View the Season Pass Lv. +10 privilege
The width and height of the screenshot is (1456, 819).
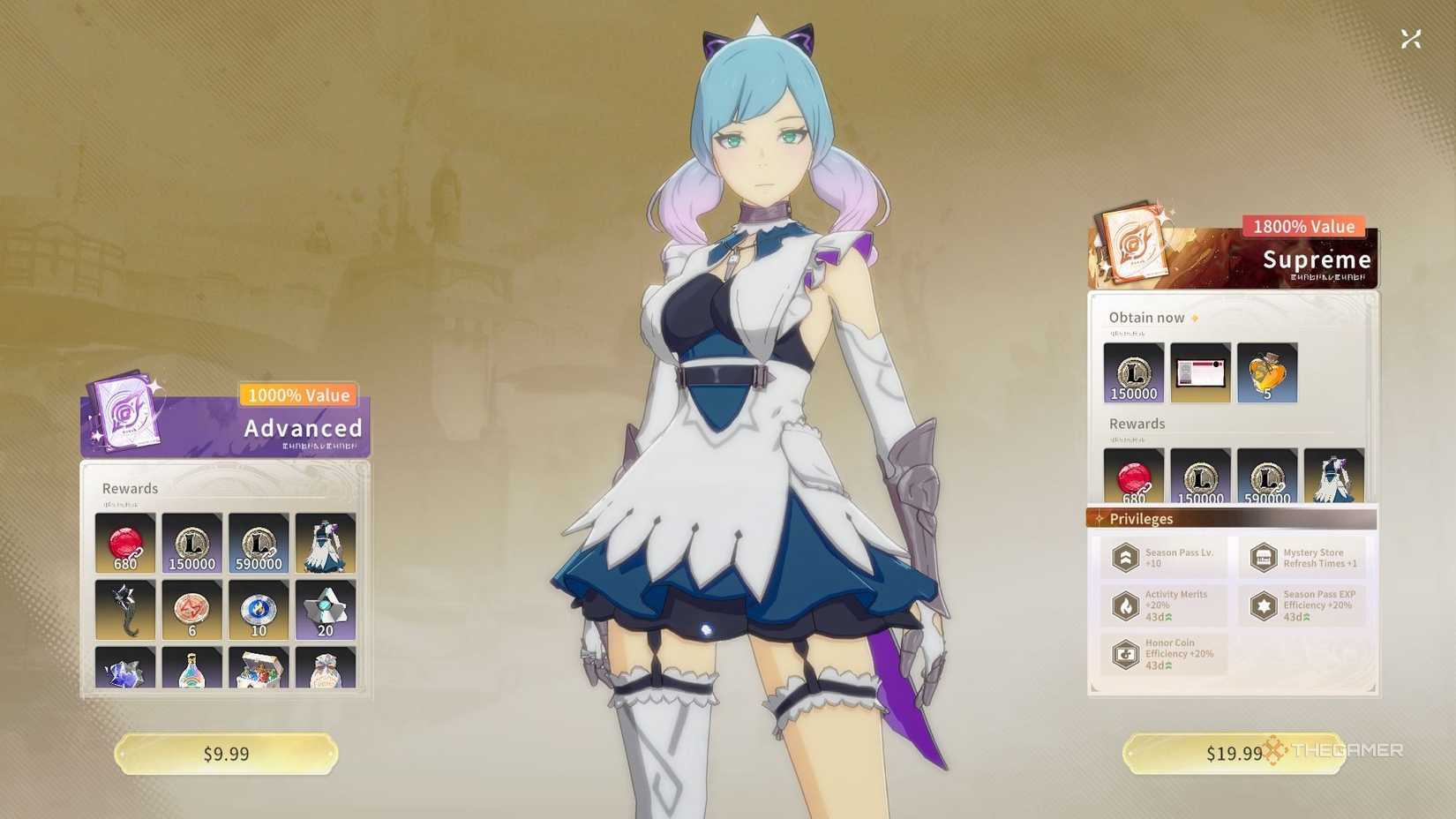click(x=1163, y=558)
